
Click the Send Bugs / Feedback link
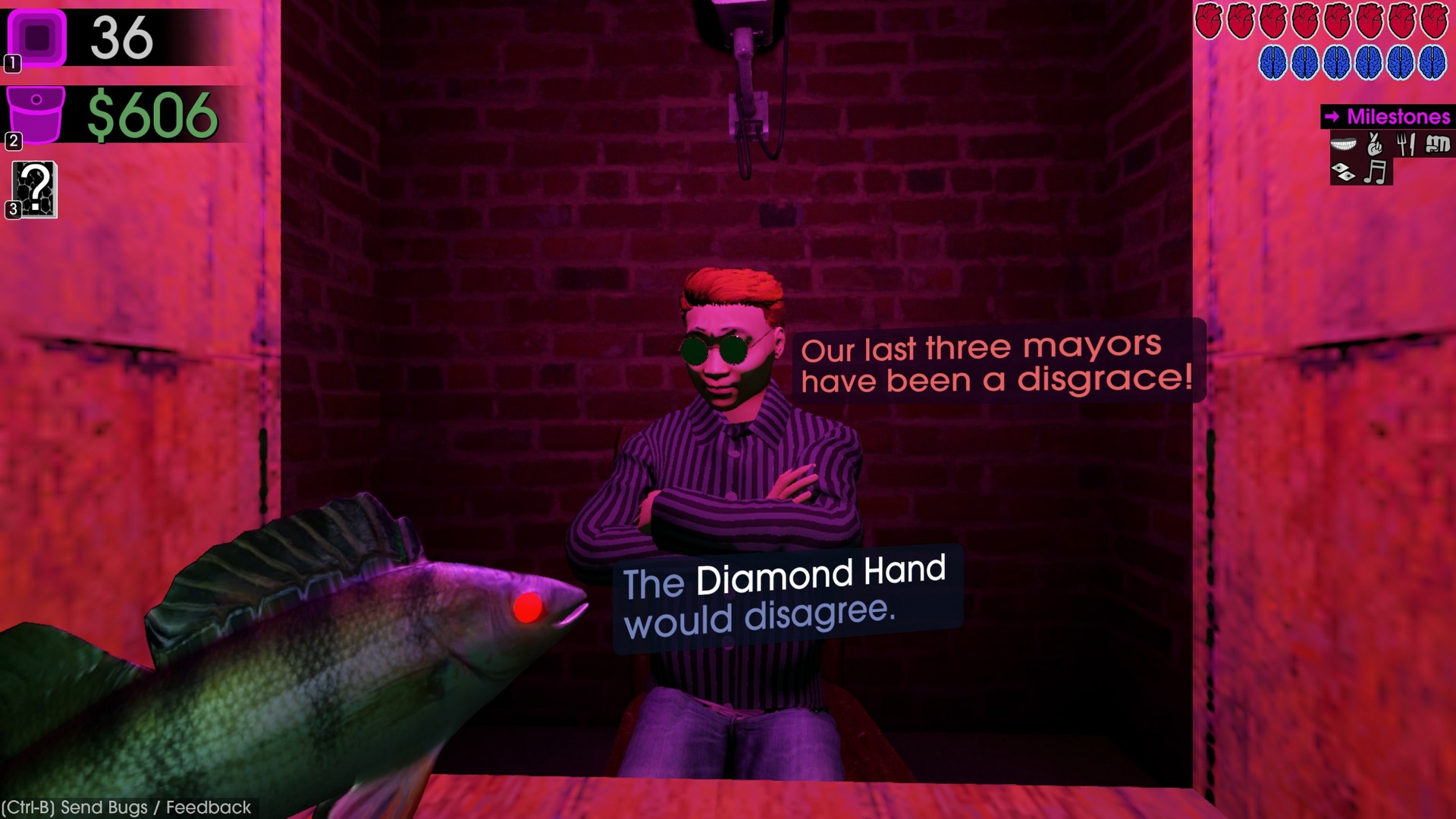tap(125, 808)
